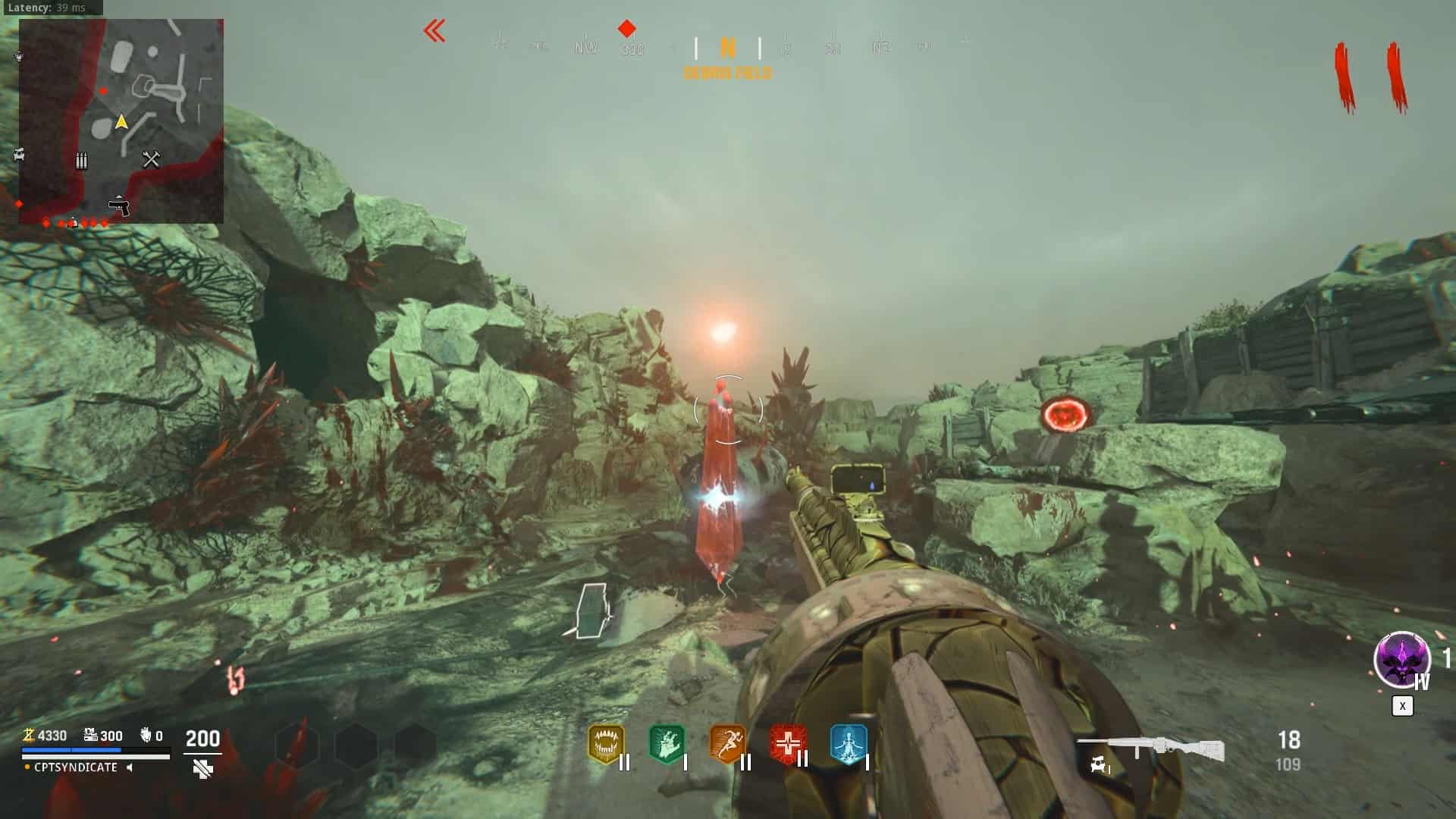Image resolution: width=1456 pixels, height=819 pixels.
Task: Click the blue glowing figure perk icon
Action: tap(848, 744)
